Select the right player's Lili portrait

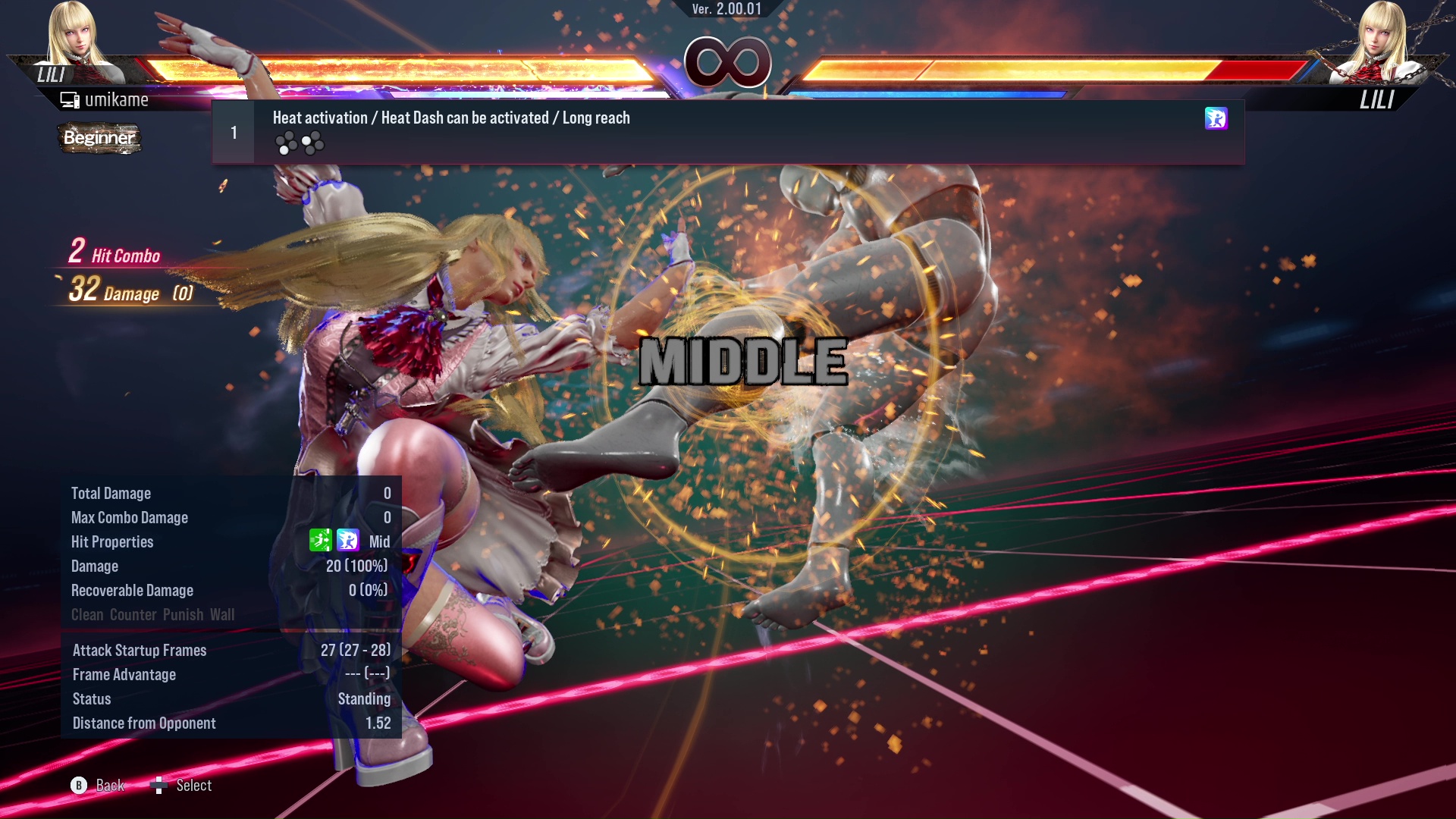(x=1382, y=42)
